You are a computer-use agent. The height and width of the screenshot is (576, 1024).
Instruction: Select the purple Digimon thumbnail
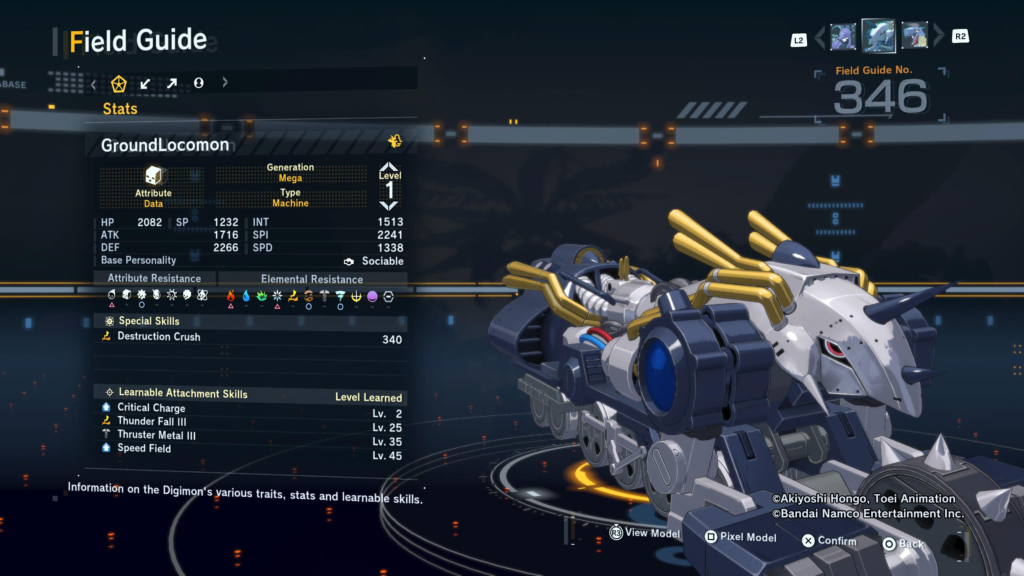843,37
